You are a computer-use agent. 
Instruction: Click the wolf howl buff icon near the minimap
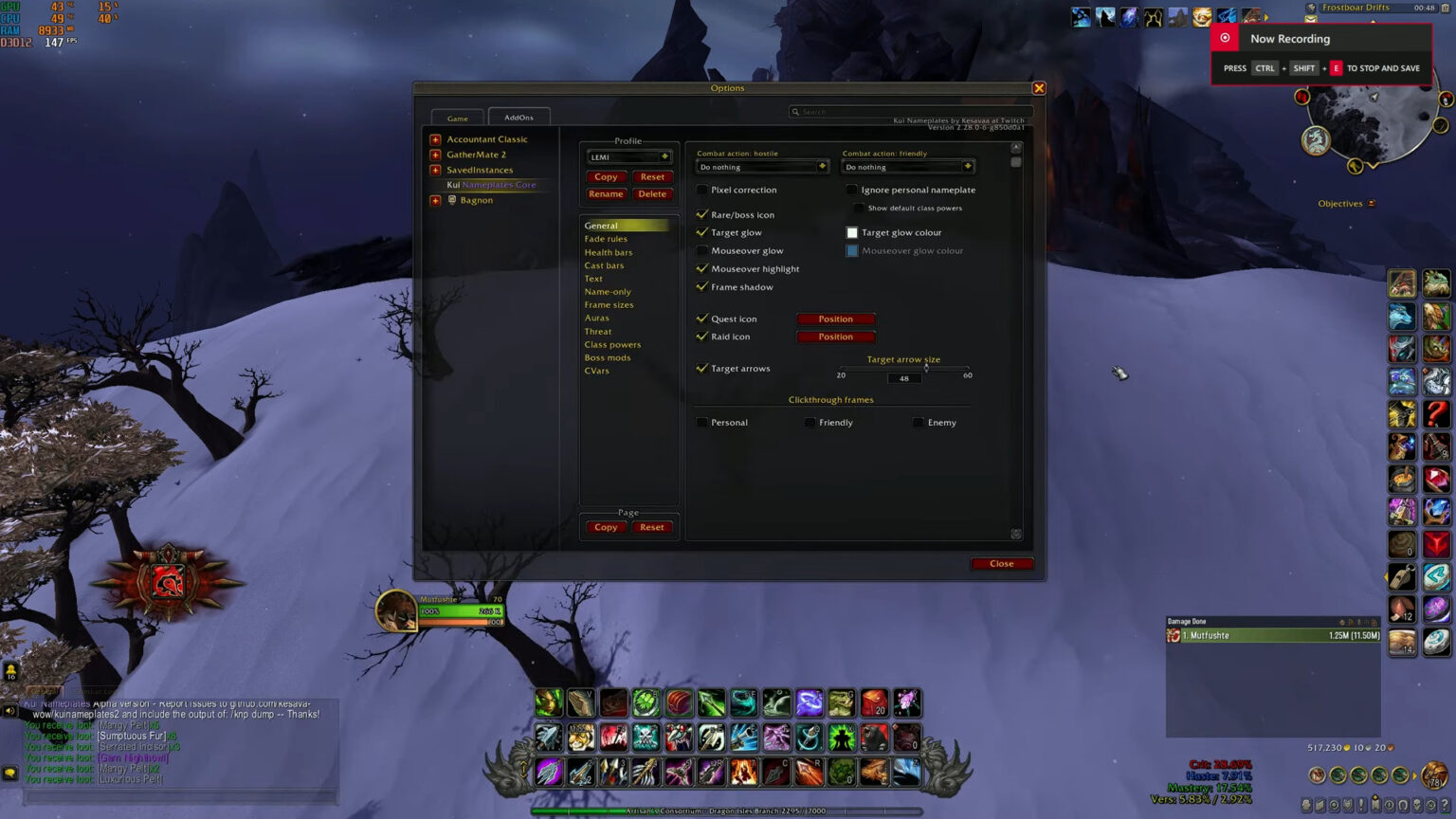(x=1105, y=16)
